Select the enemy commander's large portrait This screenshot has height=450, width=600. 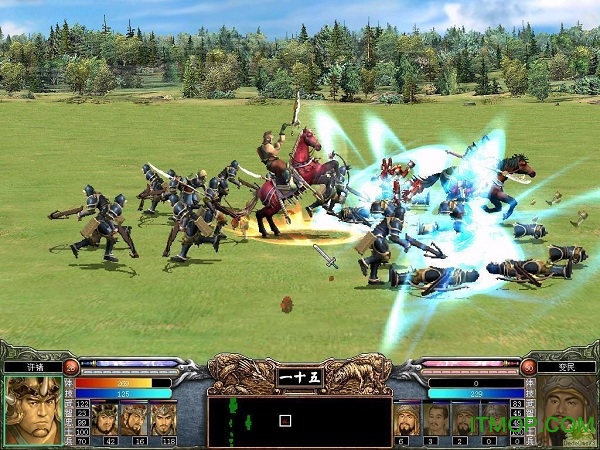pos(567,410)
